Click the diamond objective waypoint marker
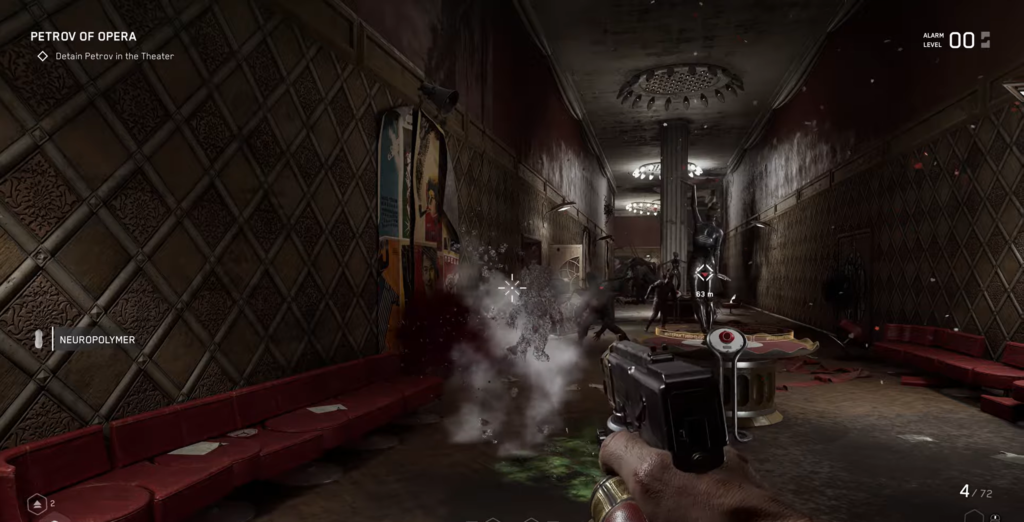1024x522 pixels. point(705,273)
